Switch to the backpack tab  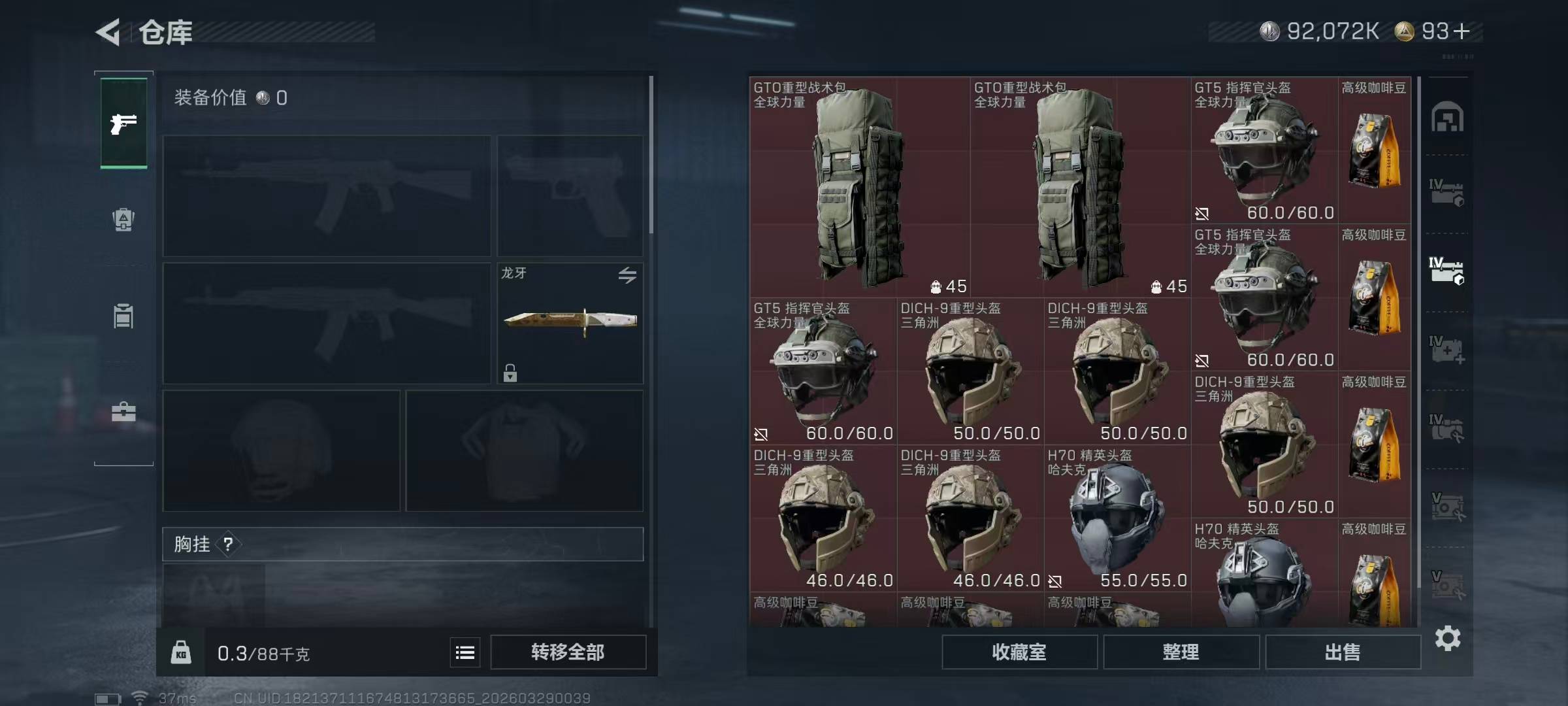[123, 220]
